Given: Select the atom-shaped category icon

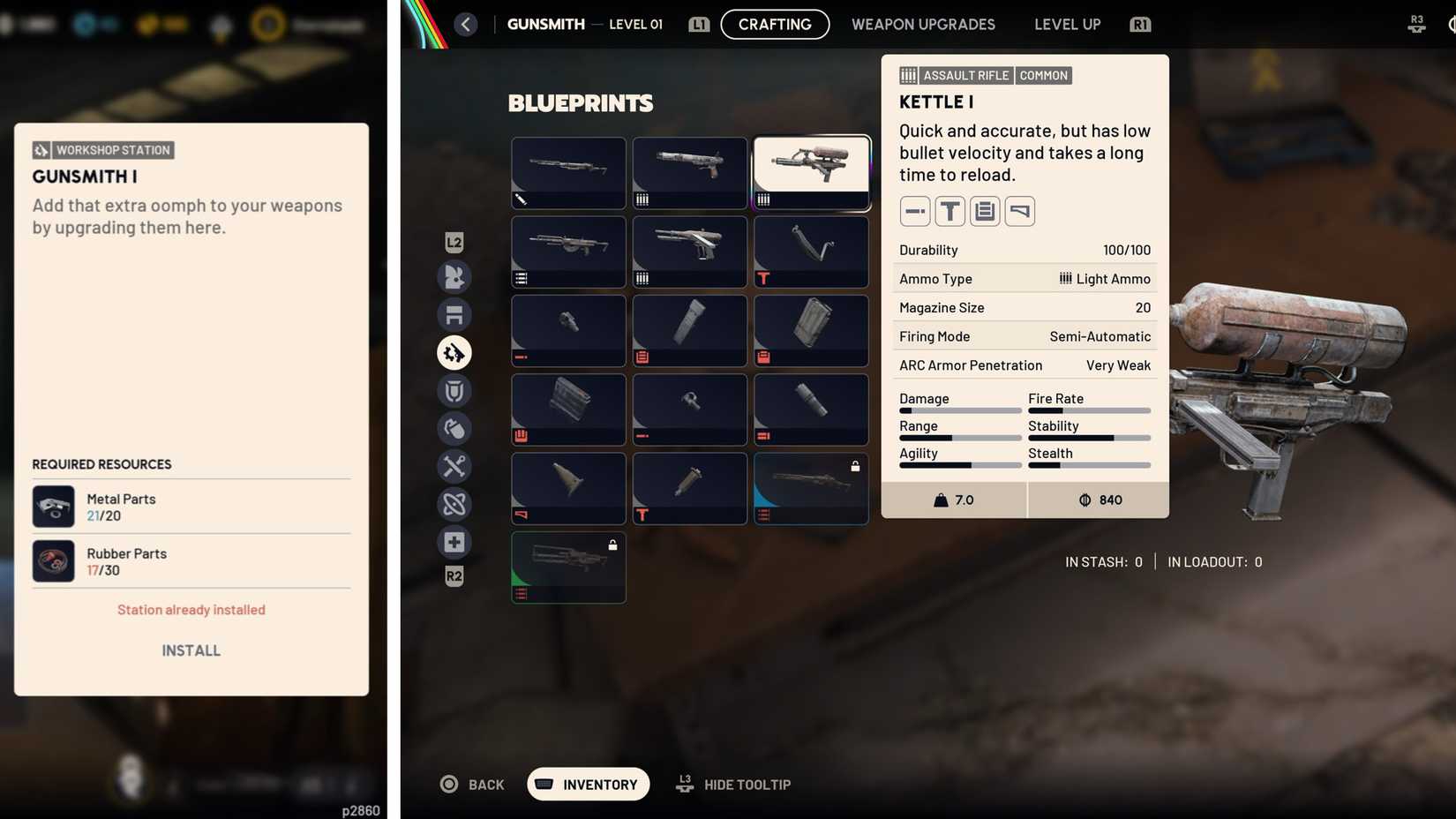Looking at the screenshot, I should pos(454,504).
